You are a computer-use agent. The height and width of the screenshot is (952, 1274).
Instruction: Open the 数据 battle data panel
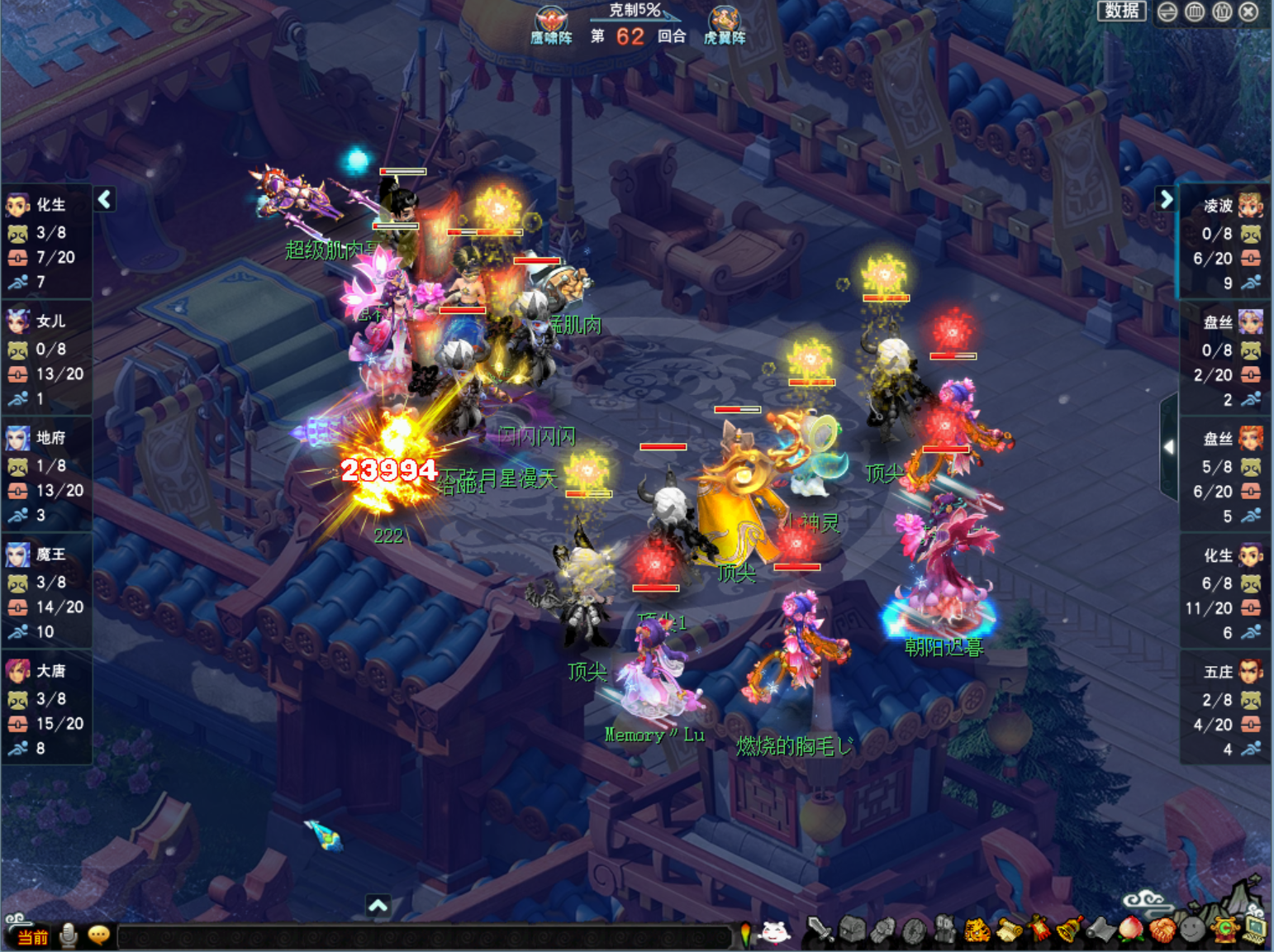click(1121, 11)
